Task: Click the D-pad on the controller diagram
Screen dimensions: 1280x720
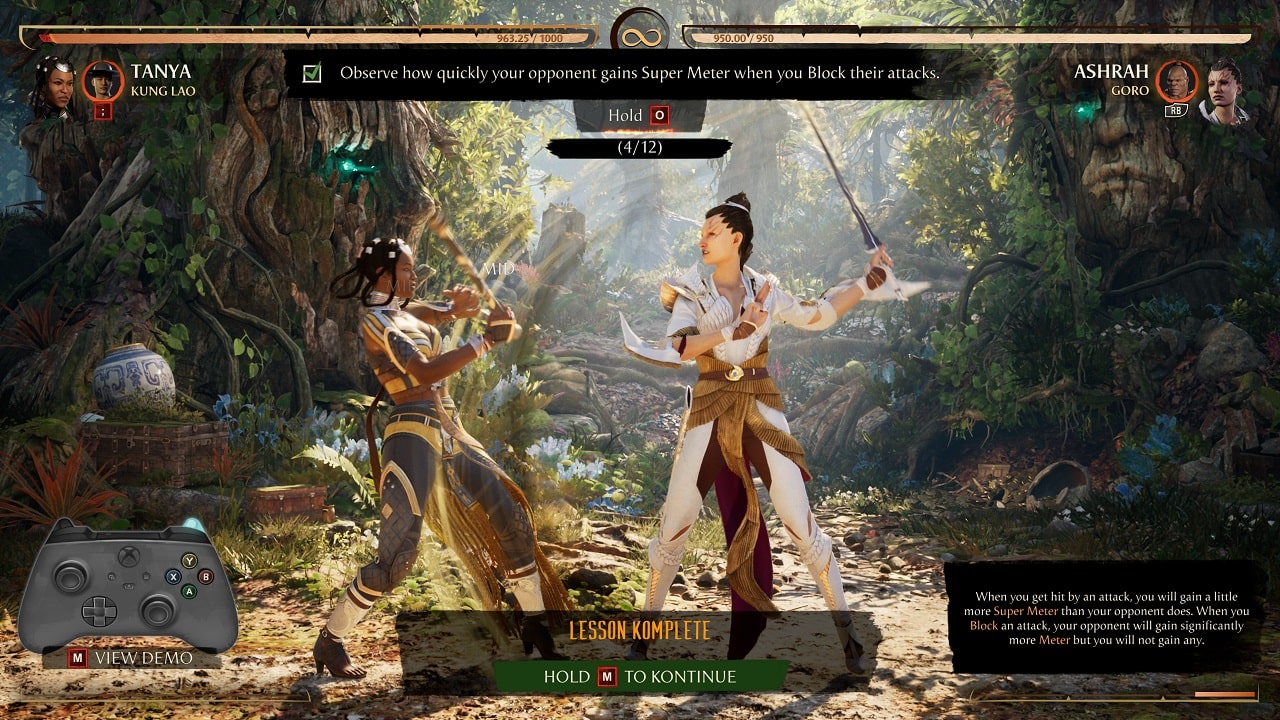Action: 99,611
